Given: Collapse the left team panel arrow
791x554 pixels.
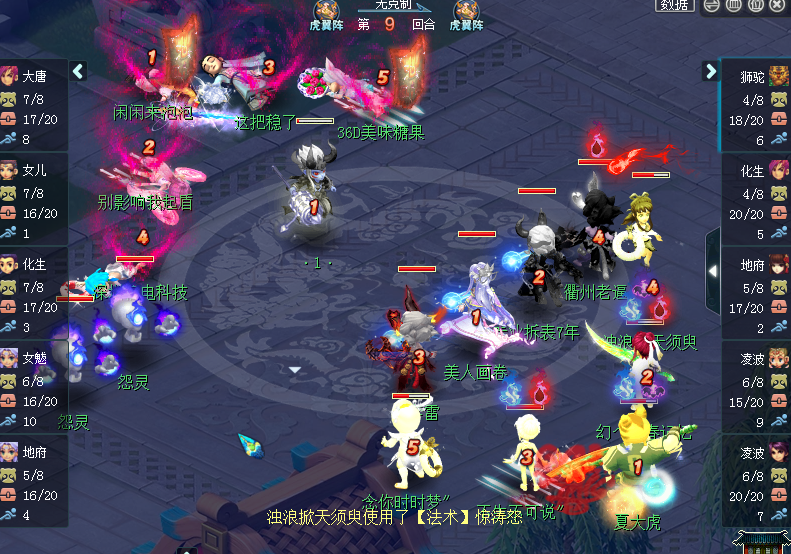Looking at the screenshot, I should click(79, 71).
